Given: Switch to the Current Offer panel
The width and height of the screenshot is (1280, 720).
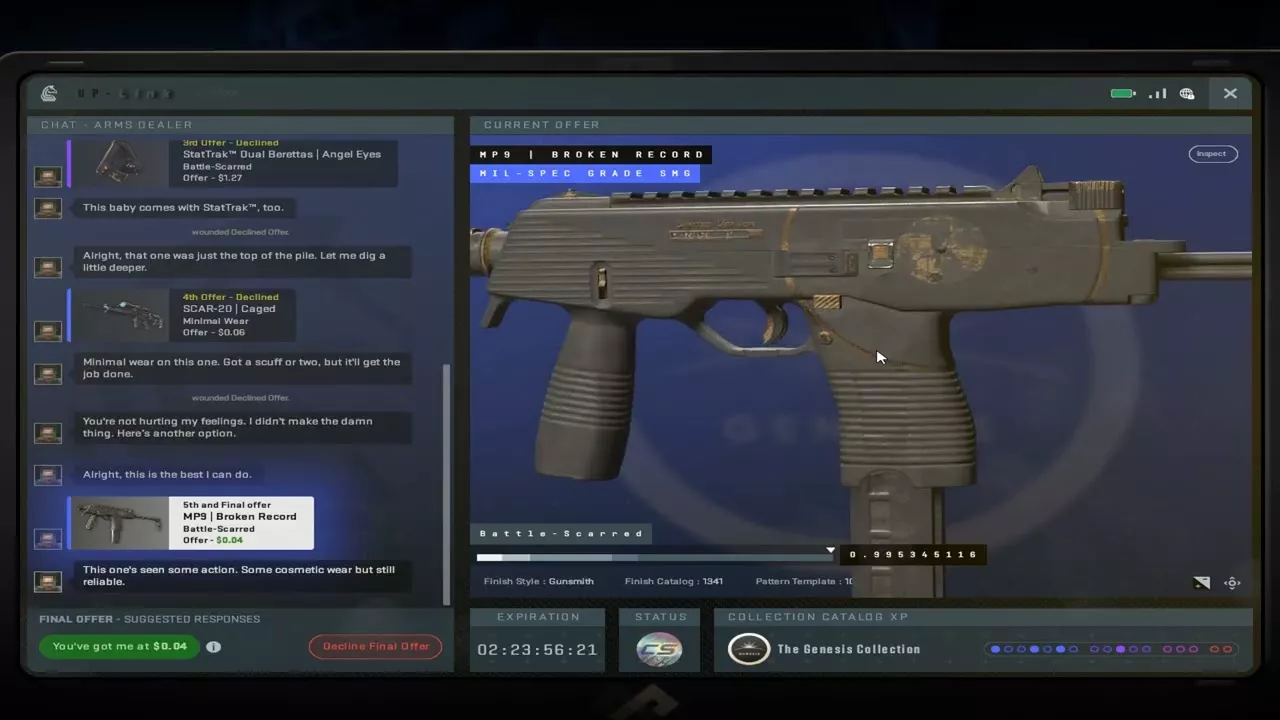Looking at the screenshot, I should point(541,124).
